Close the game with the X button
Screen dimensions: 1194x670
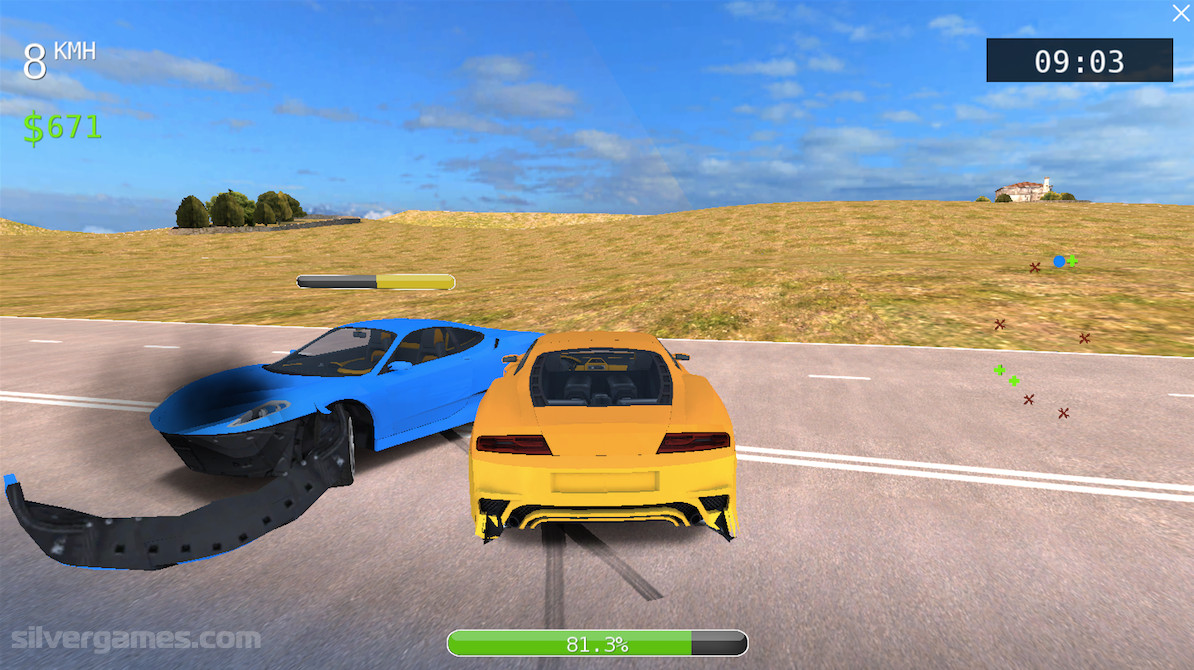point(1180,13)
